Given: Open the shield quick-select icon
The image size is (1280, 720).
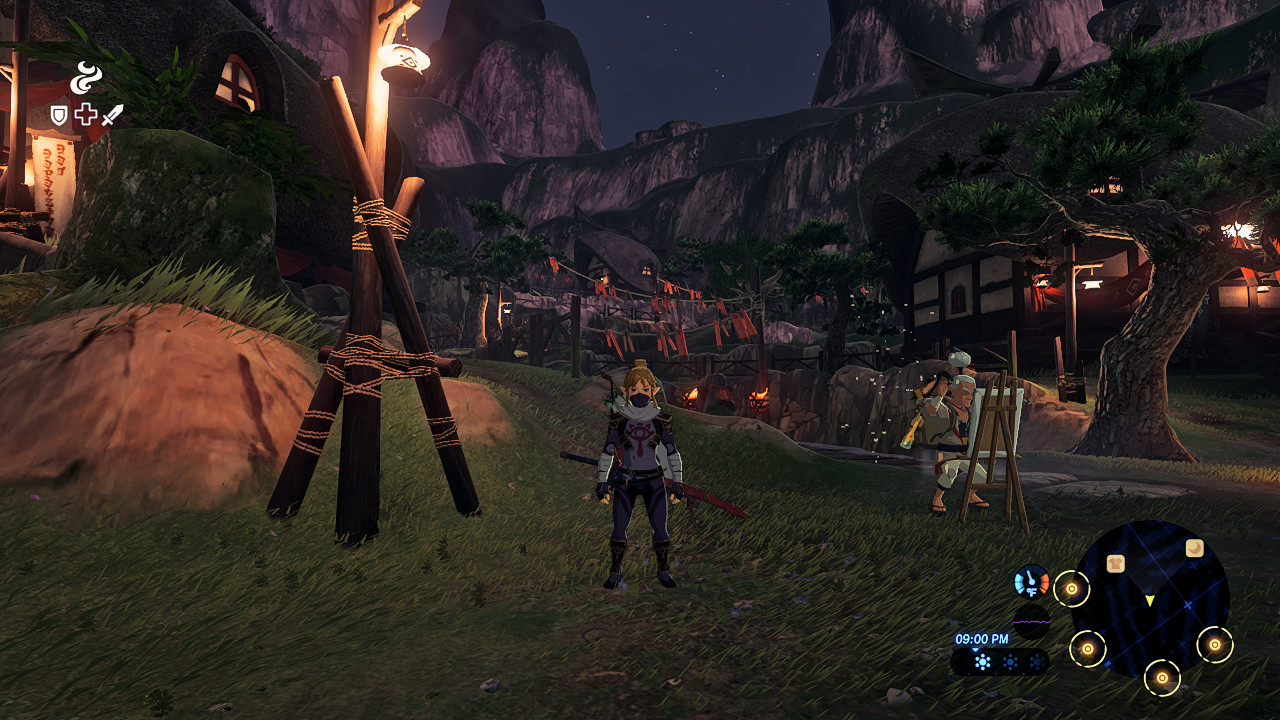Looking at the screenshot, I should (60, 115).
